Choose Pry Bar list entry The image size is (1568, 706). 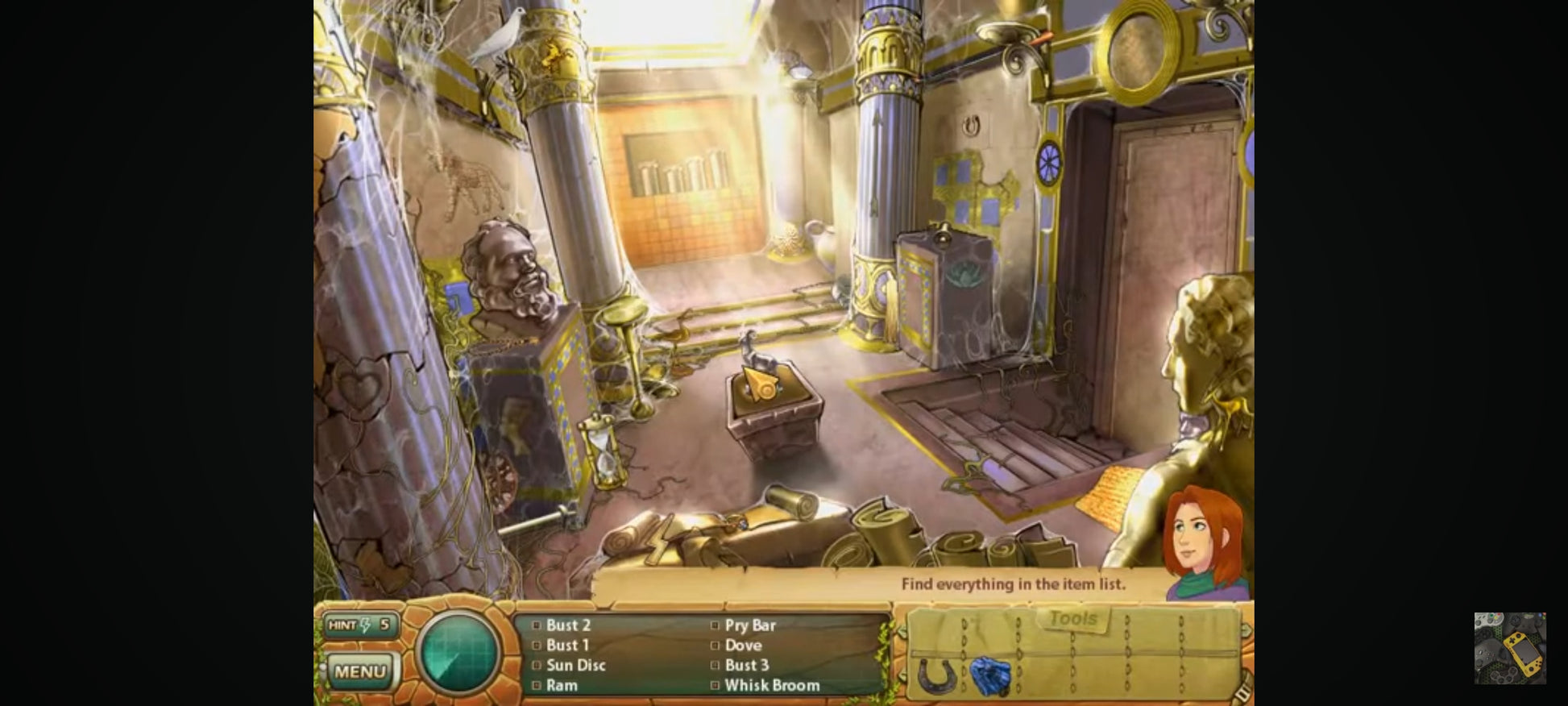click(749, 625)
